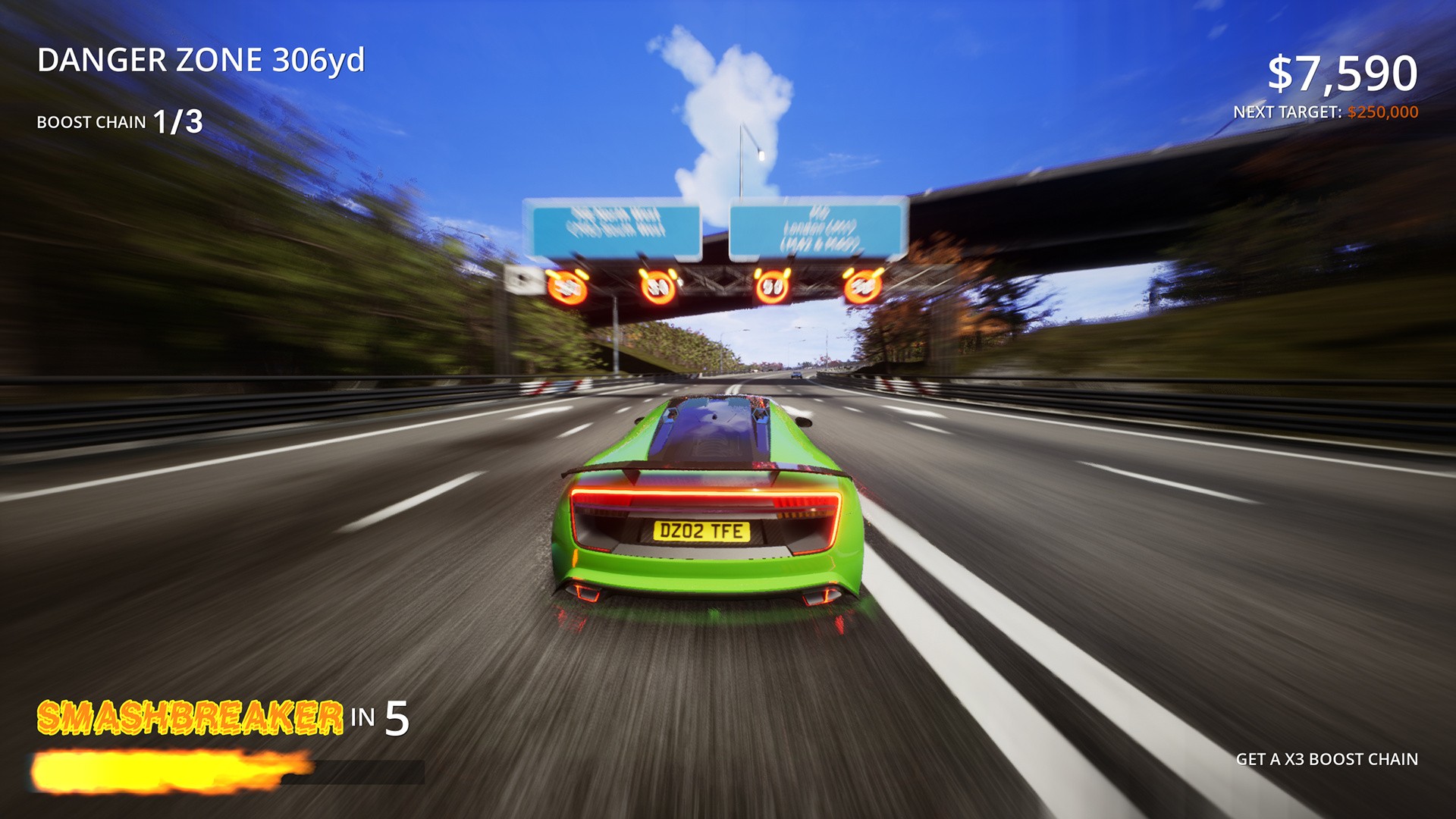The image size is (1456, 819).
Task: Expand the $7,590 score counter
Action: click(x=1342, y=71)
